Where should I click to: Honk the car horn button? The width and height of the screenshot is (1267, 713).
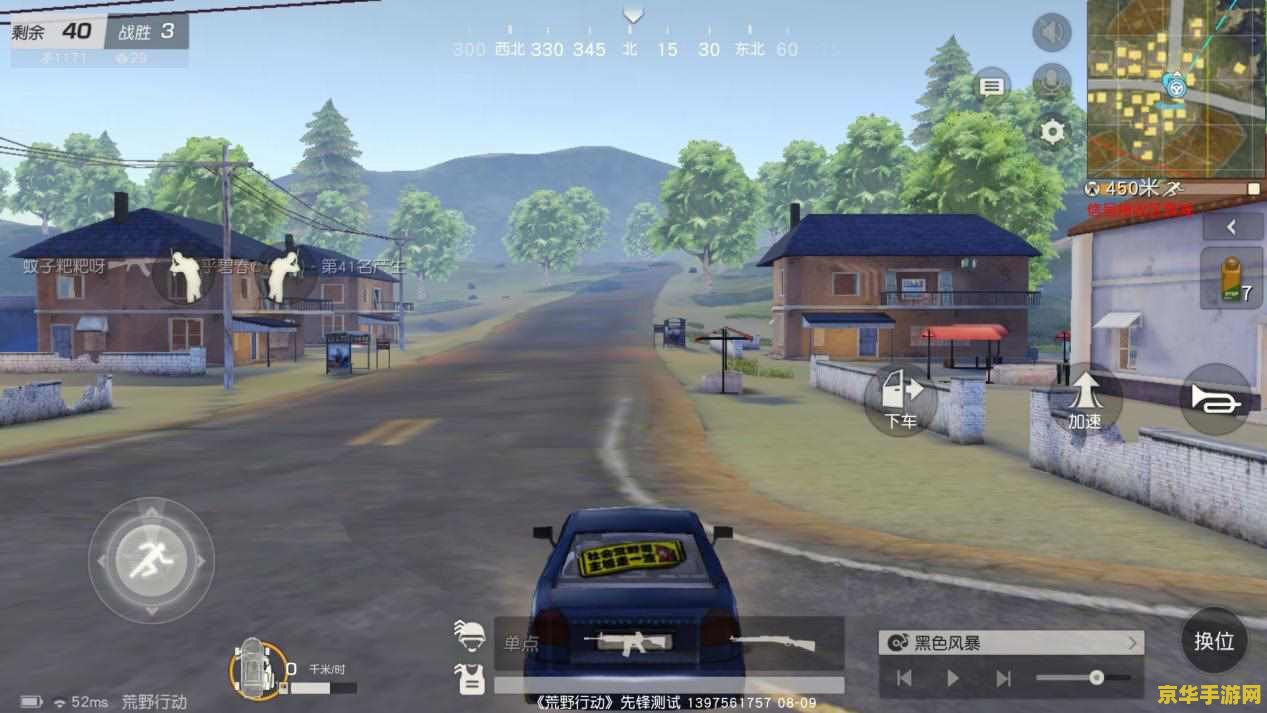point(1216,398)
